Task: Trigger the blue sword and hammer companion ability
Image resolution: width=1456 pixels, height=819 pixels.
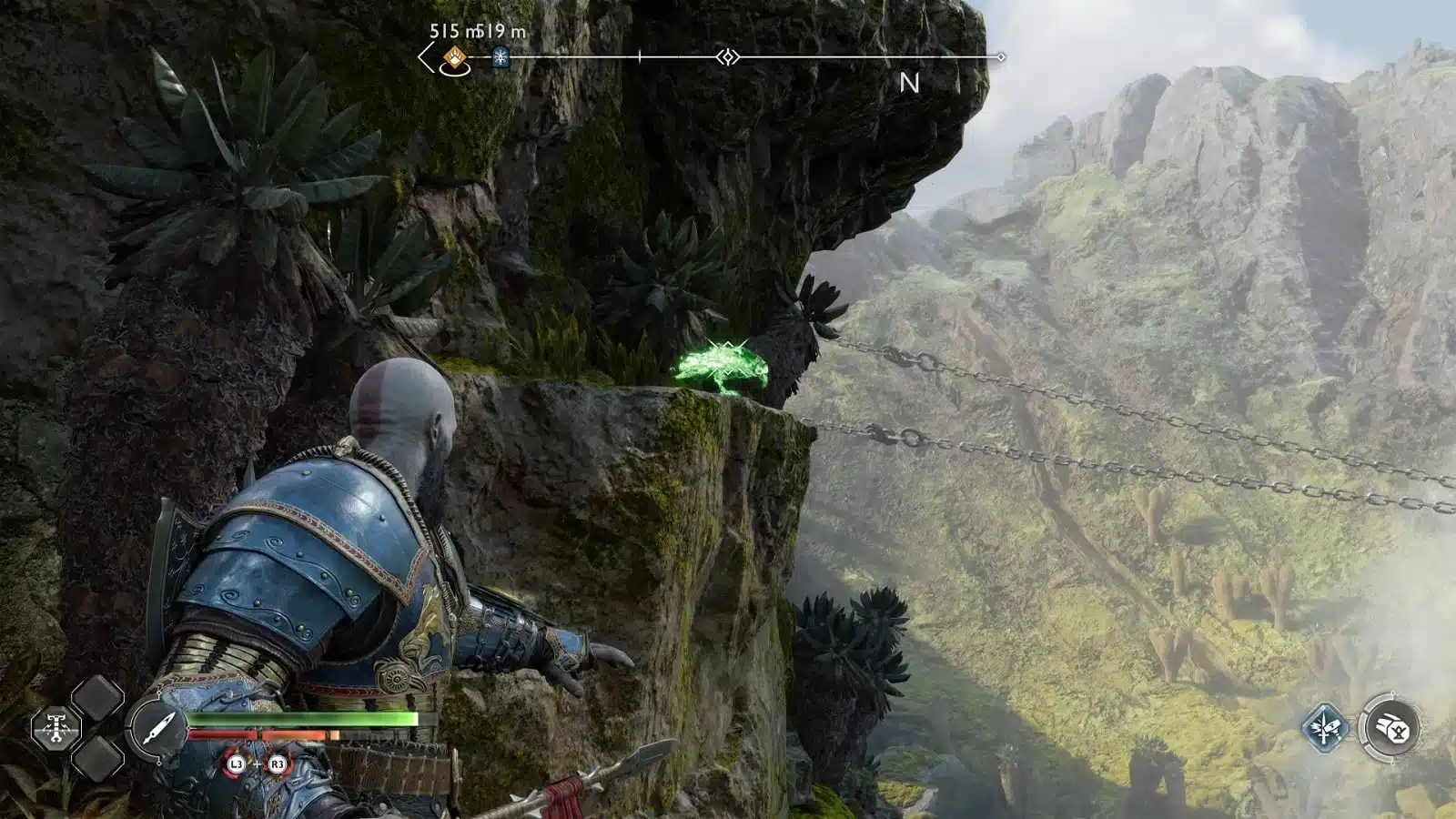Action: [1324, 728]
